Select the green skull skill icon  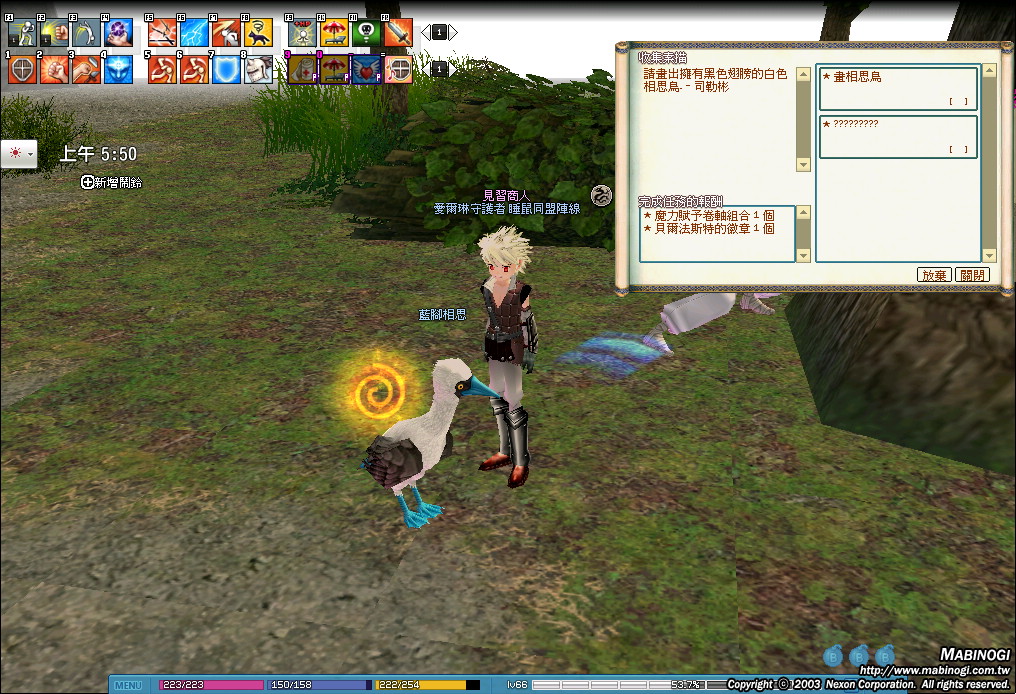coord(366,33)
